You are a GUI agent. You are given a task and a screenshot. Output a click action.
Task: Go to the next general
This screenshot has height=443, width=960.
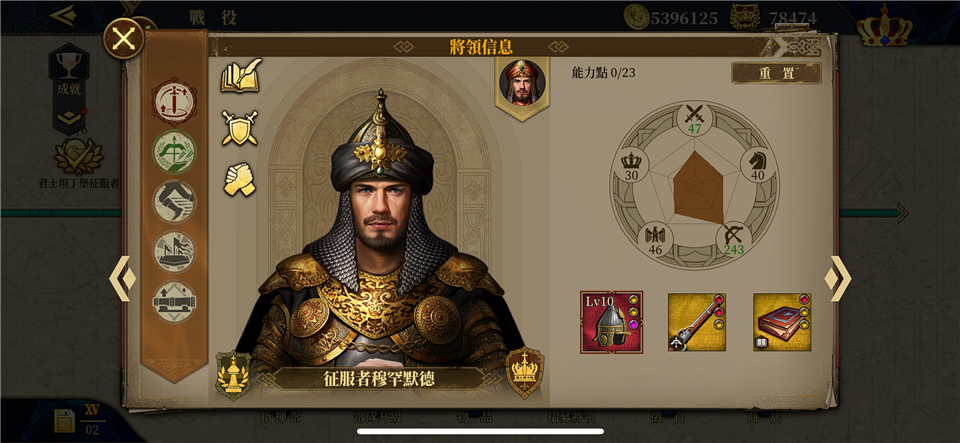click(838, 279)
